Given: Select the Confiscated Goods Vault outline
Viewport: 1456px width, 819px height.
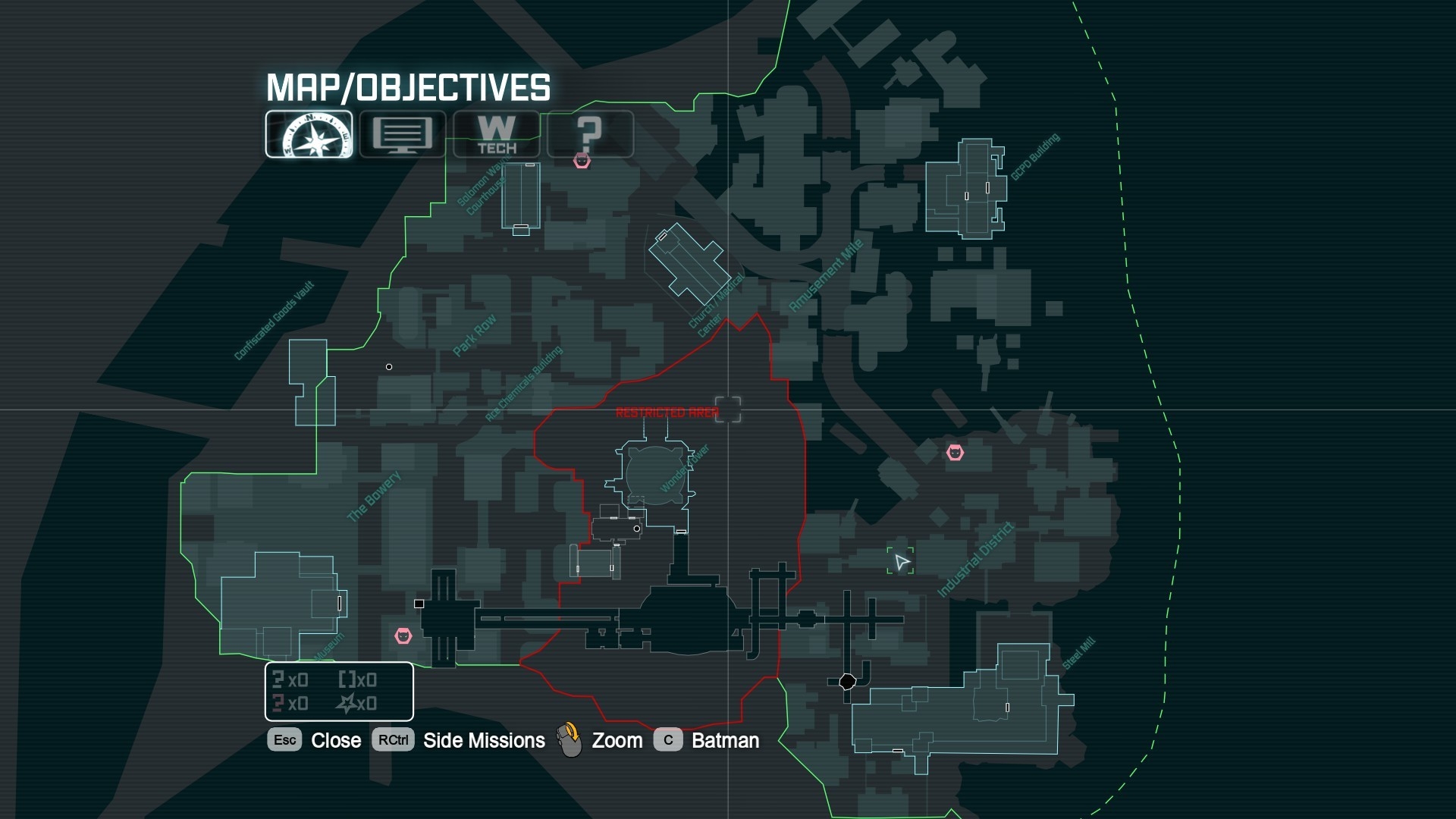Looking at the screenshot, I should pyautogui.click(x=310, y=381).
